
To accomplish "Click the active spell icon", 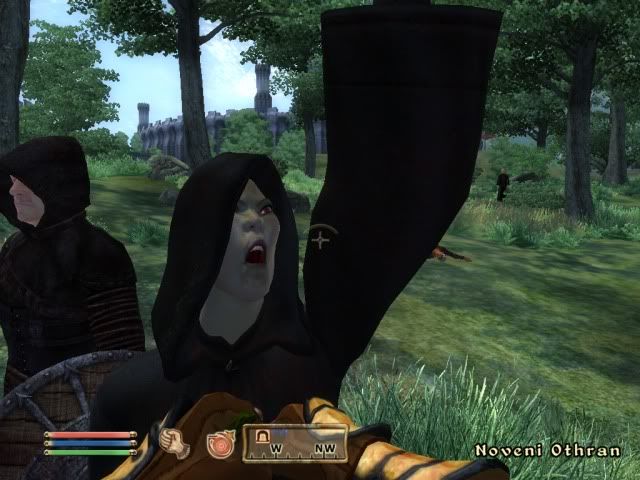I will 219,443.
